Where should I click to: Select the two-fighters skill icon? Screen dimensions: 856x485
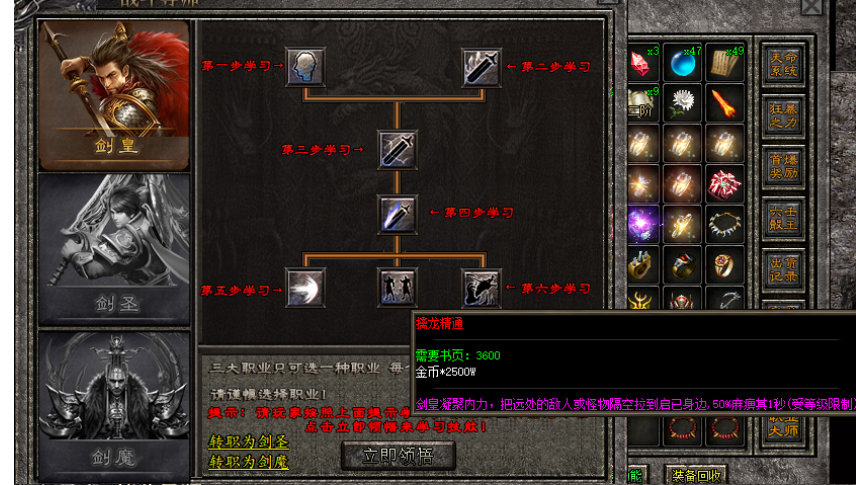click(x=397, y=288)
